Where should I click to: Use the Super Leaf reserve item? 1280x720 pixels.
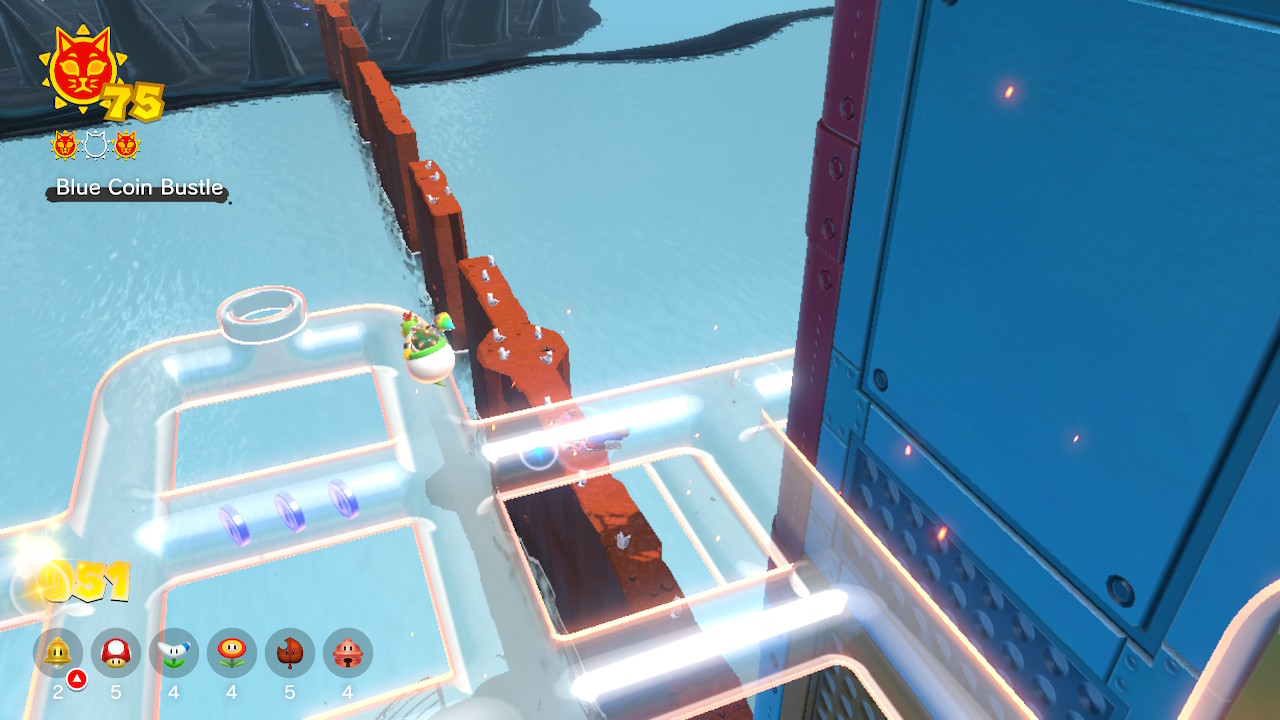point(290,654)
